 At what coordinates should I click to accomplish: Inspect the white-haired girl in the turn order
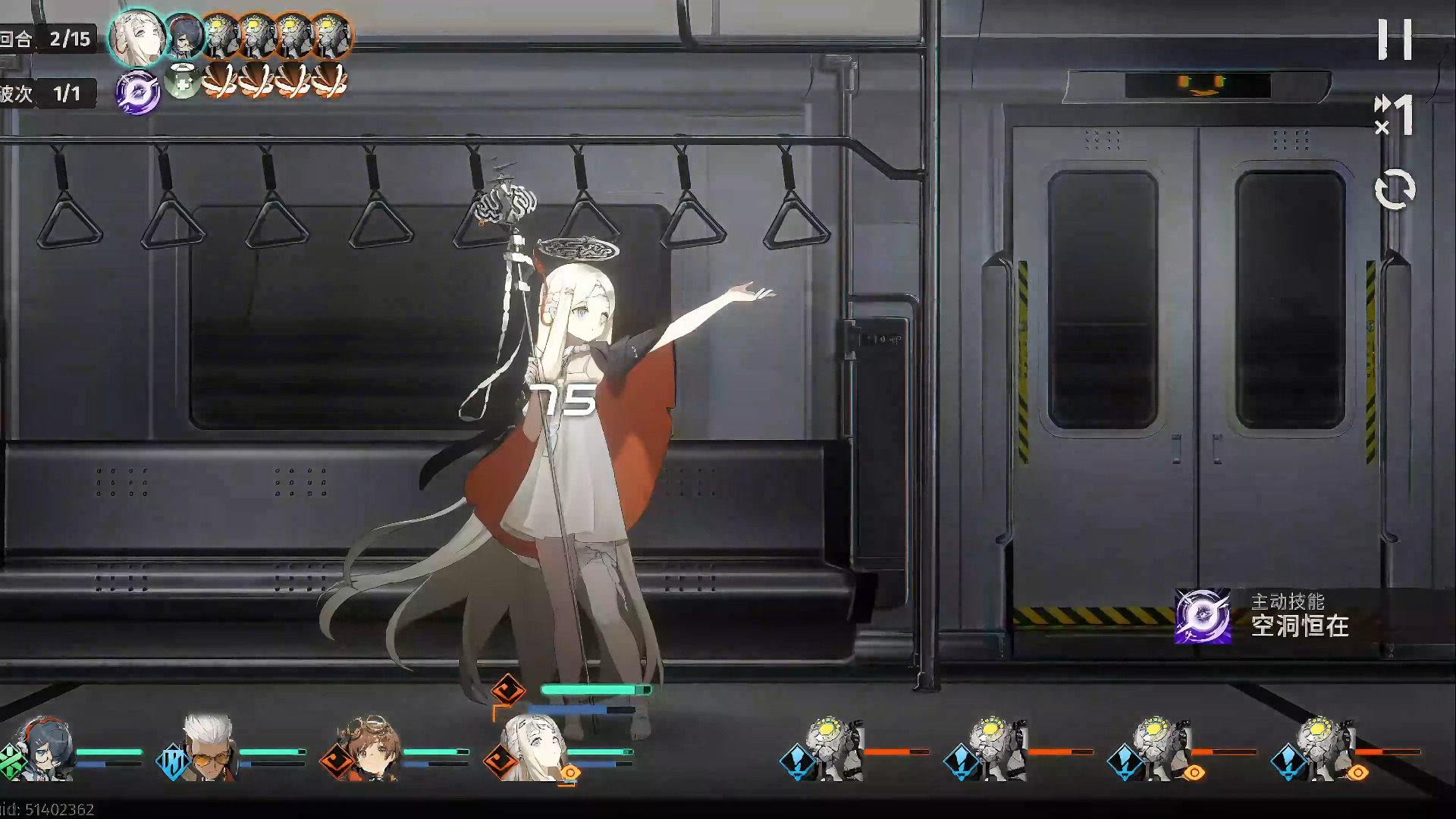pyautogui.click(x=137, y=36)
